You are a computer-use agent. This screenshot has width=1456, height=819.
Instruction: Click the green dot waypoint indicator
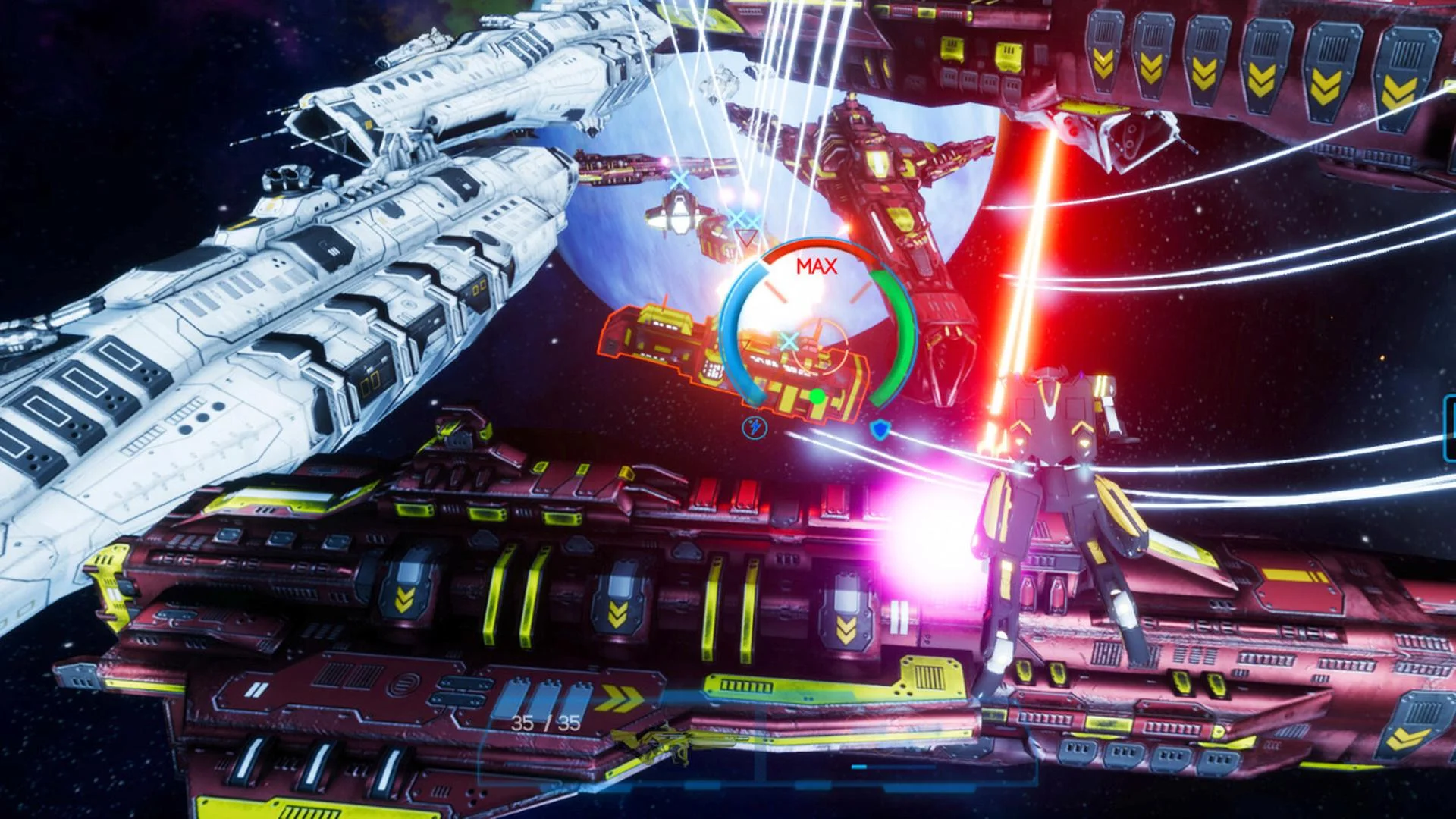[817, 397]
